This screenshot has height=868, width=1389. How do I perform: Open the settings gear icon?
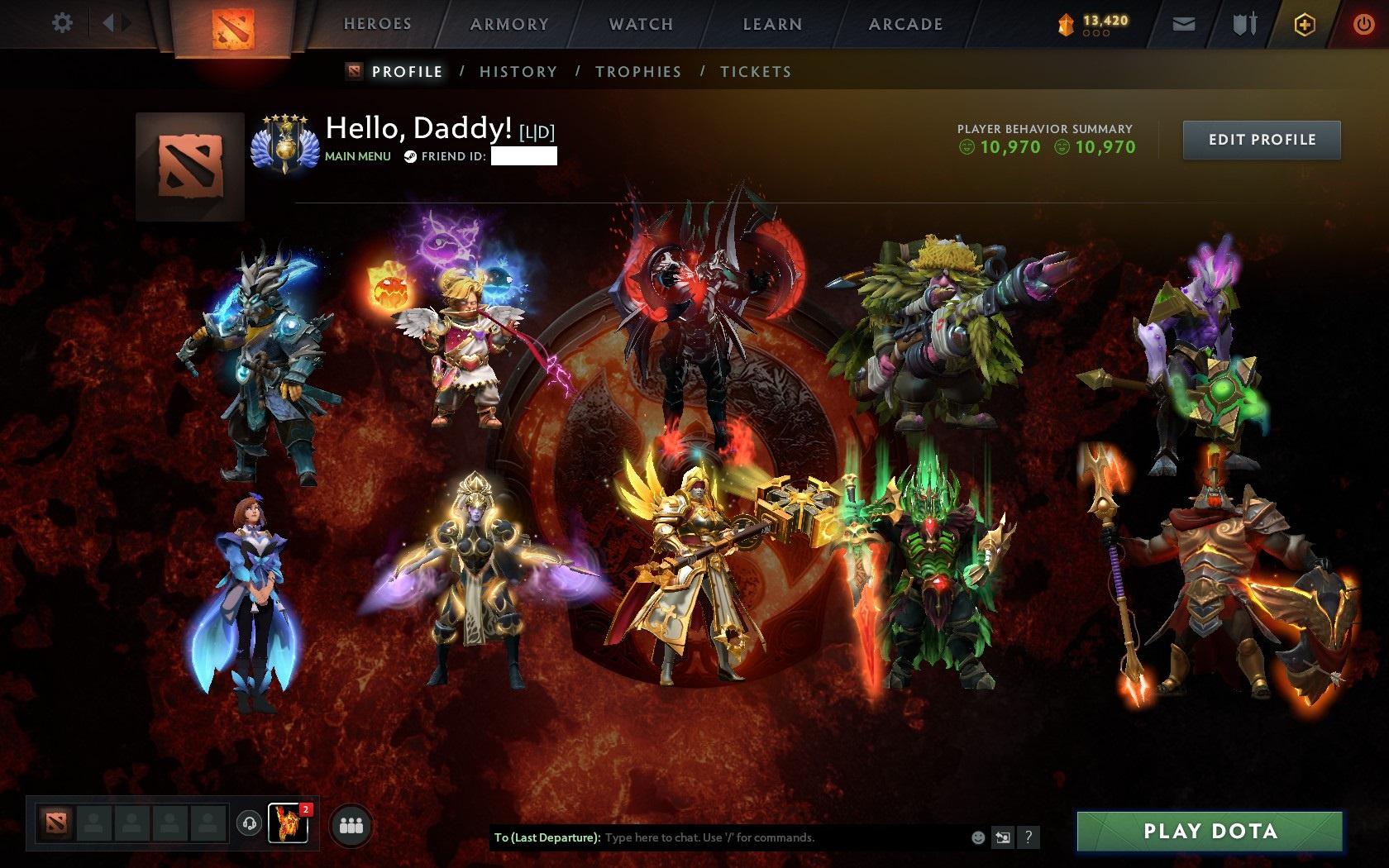coord(59,23)
